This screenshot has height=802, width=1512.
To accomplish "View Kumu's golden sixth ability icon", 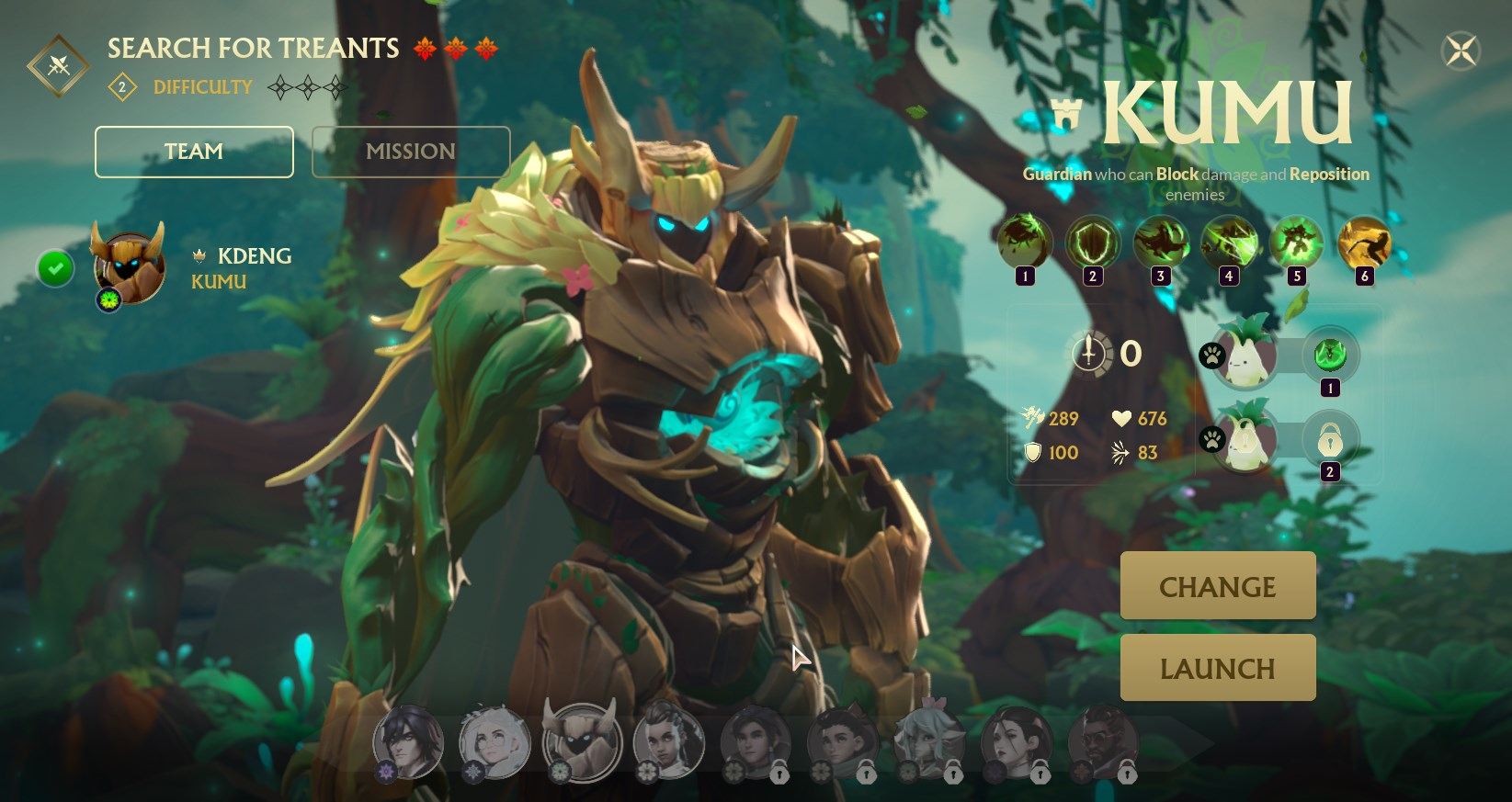I will click(1364, 242).
